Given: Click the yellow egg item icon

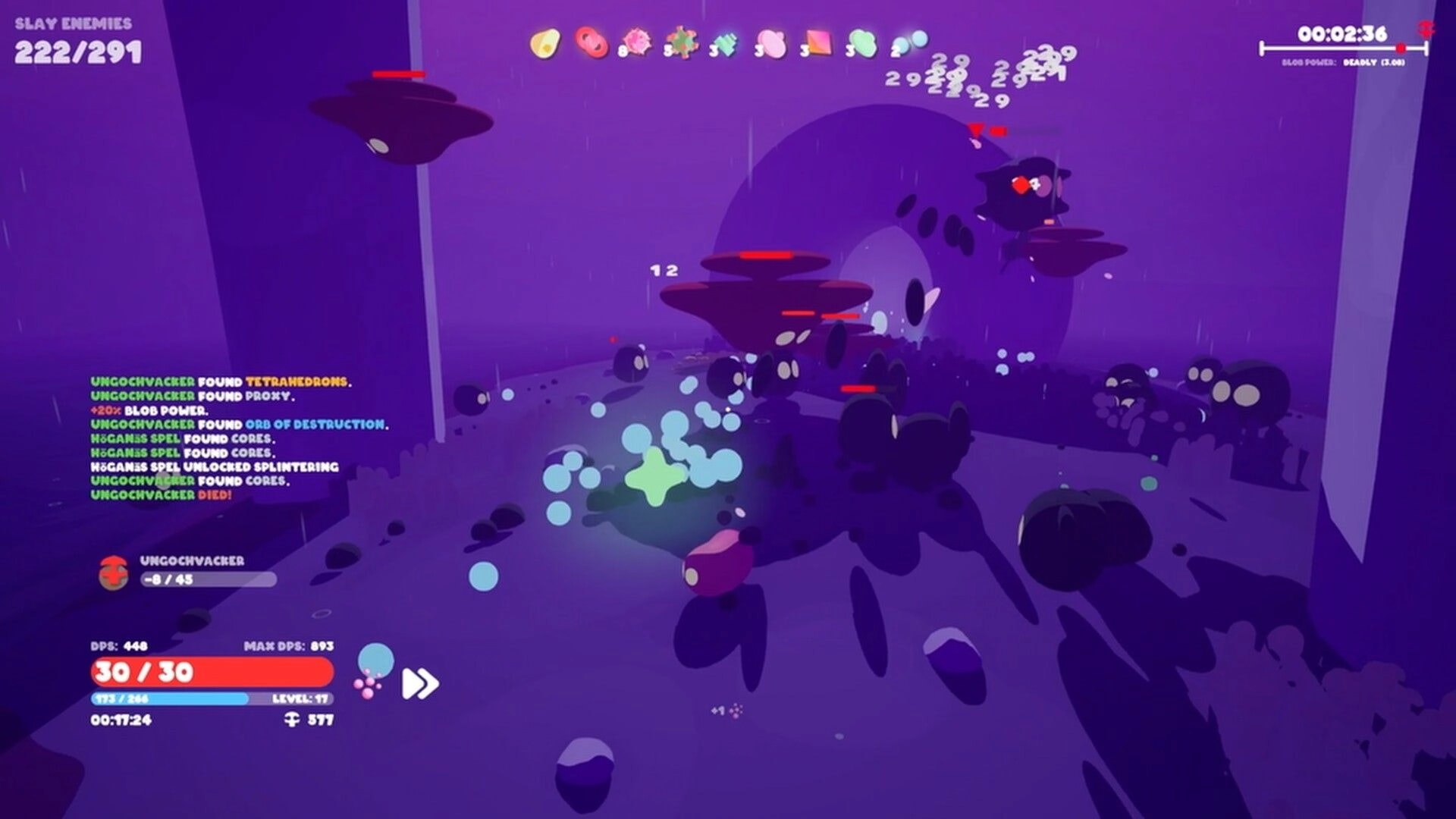Looking at the screenshot, I should tap(548, 43).
